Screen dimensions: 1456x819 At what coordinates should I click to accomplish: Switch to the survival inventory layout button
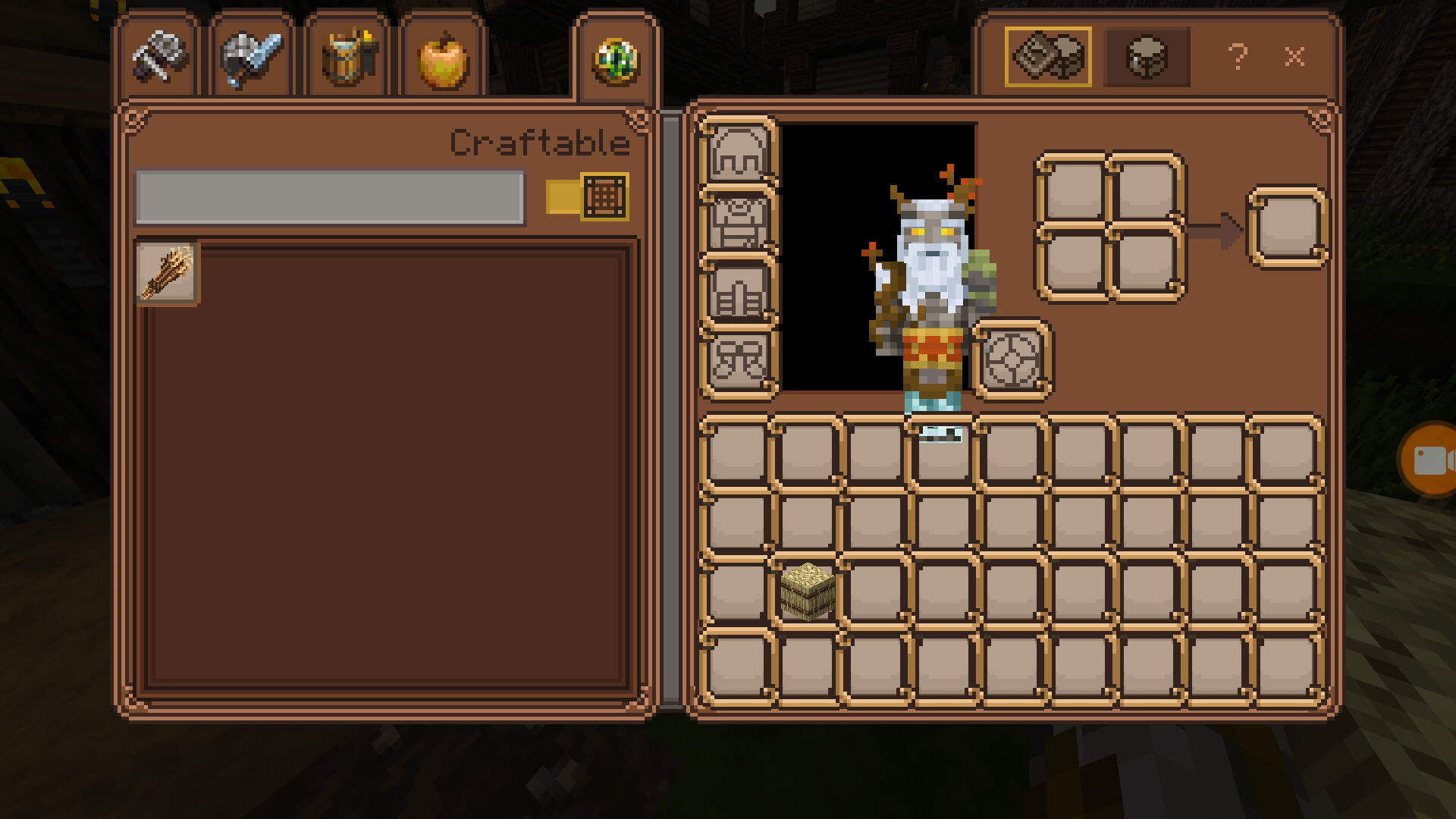coord(1147,57)
